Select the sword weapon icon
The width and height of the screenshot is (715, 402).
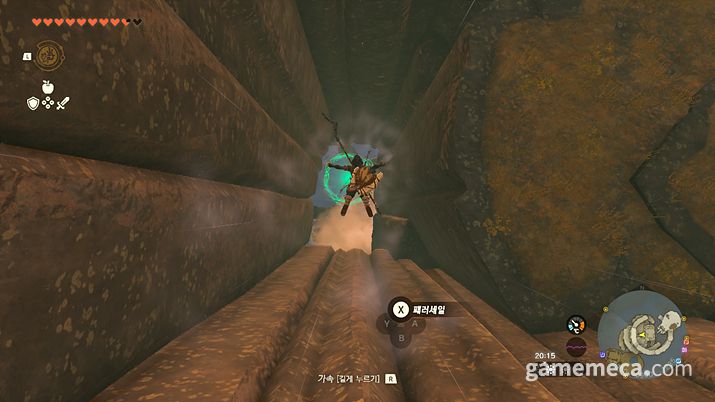62,102
